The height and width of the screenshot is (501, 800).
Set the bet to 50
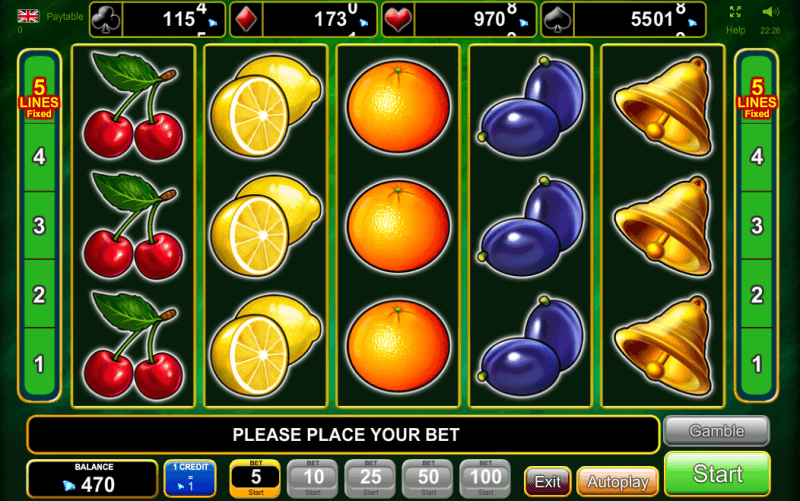click(x=427, y=479)
